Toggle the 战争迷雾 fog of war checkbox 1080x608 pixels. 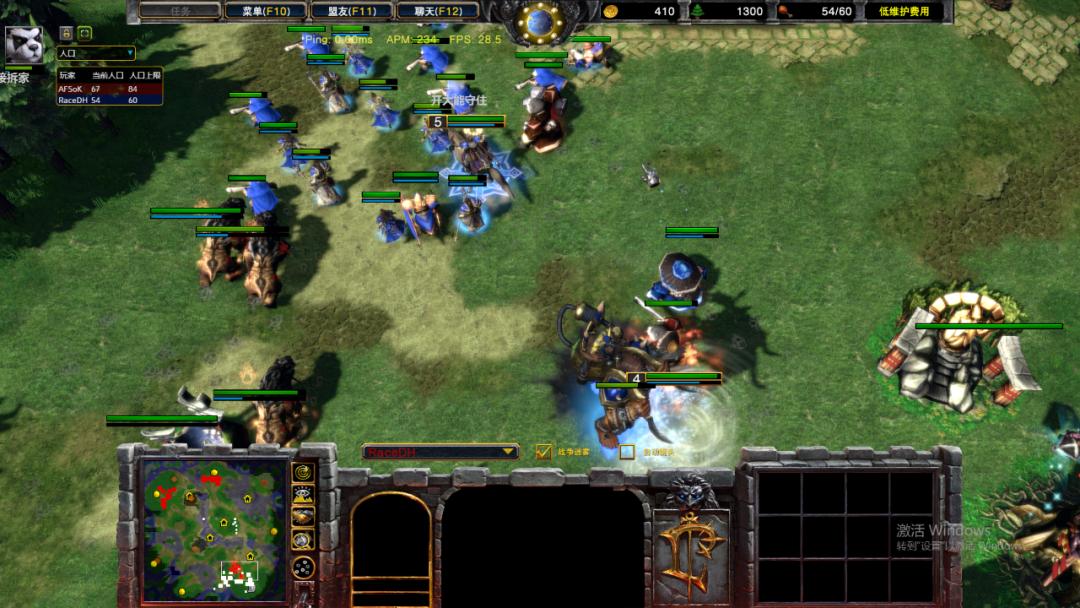(544, 452)
